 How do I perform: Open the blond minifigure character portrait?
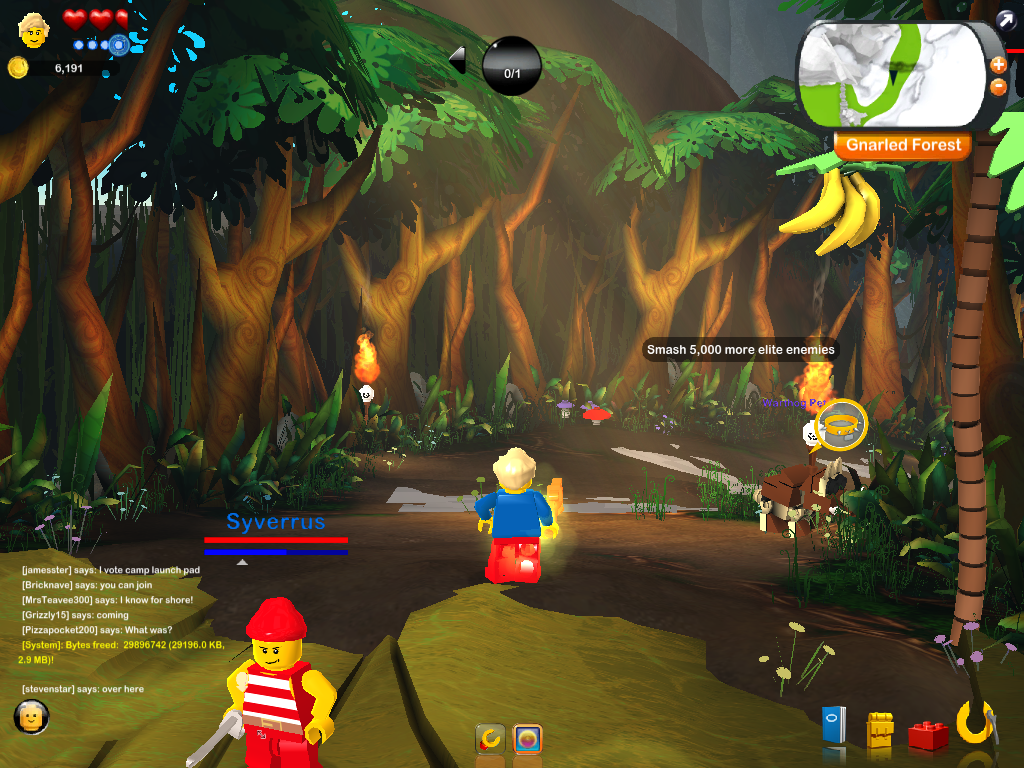[33, 29]
